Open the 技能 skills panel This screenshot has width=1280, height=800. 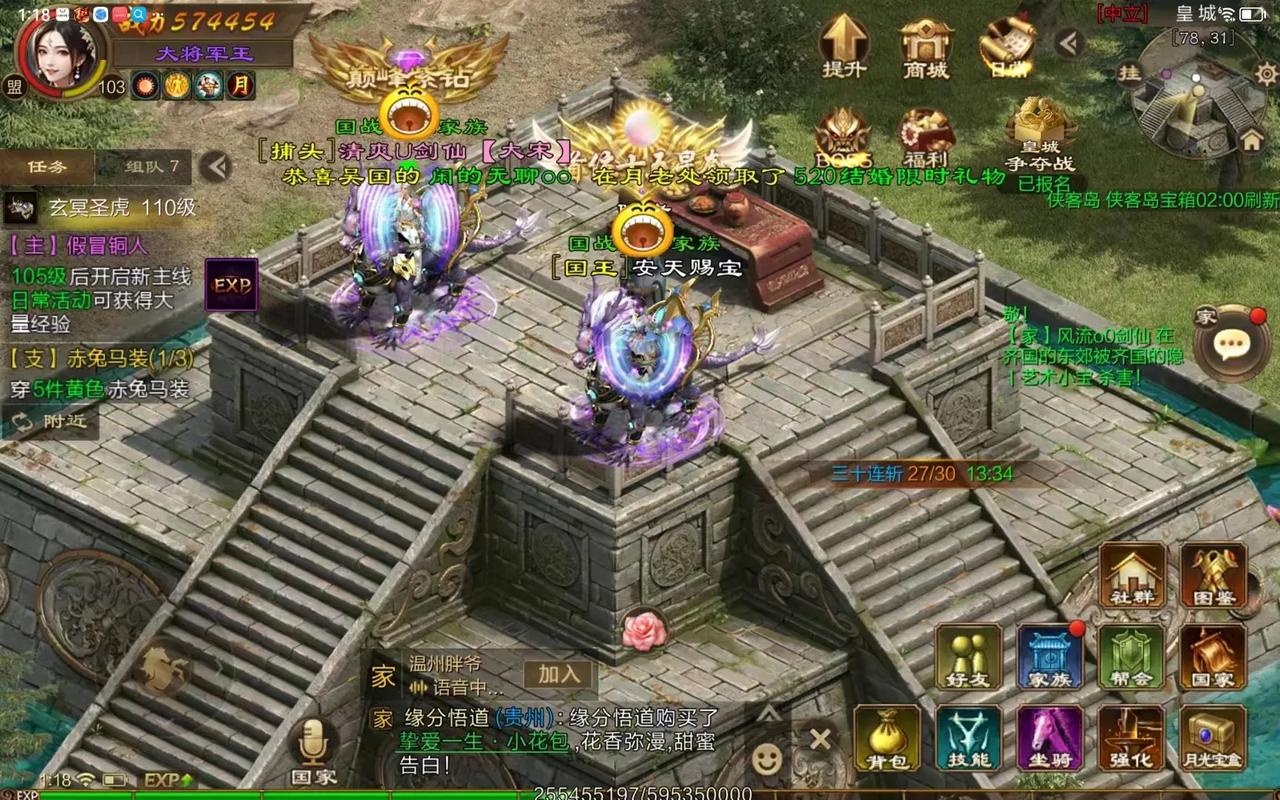click(968, 738)
